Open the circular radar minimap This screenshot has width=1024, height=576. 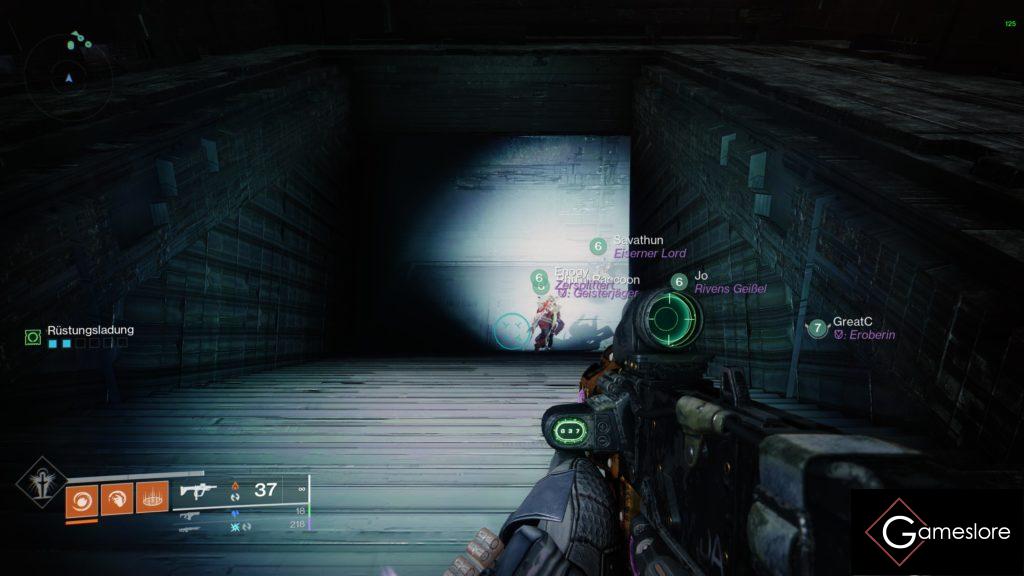(x=68, y=75)
